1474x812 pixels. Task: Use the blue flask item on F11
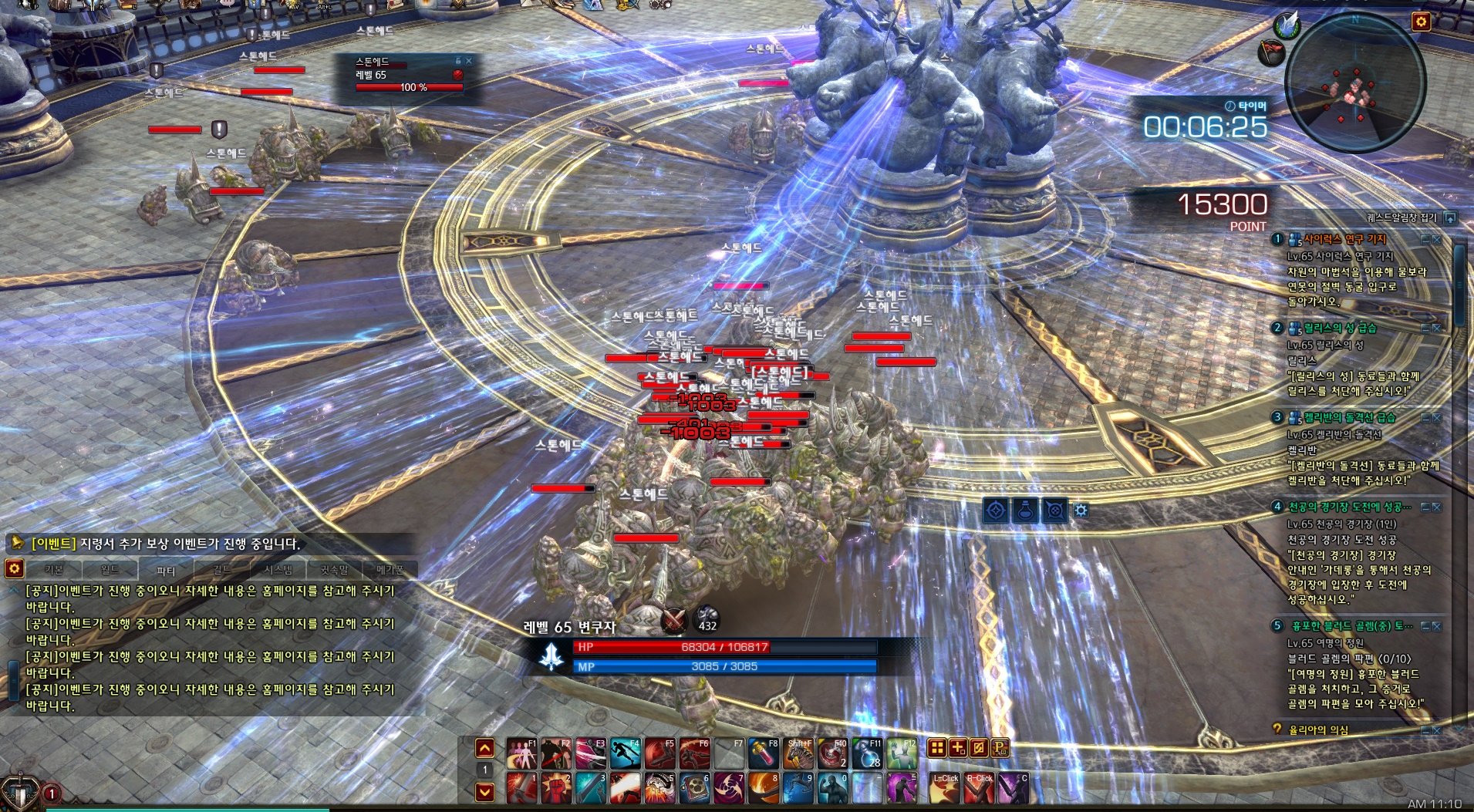pos(867,753)
